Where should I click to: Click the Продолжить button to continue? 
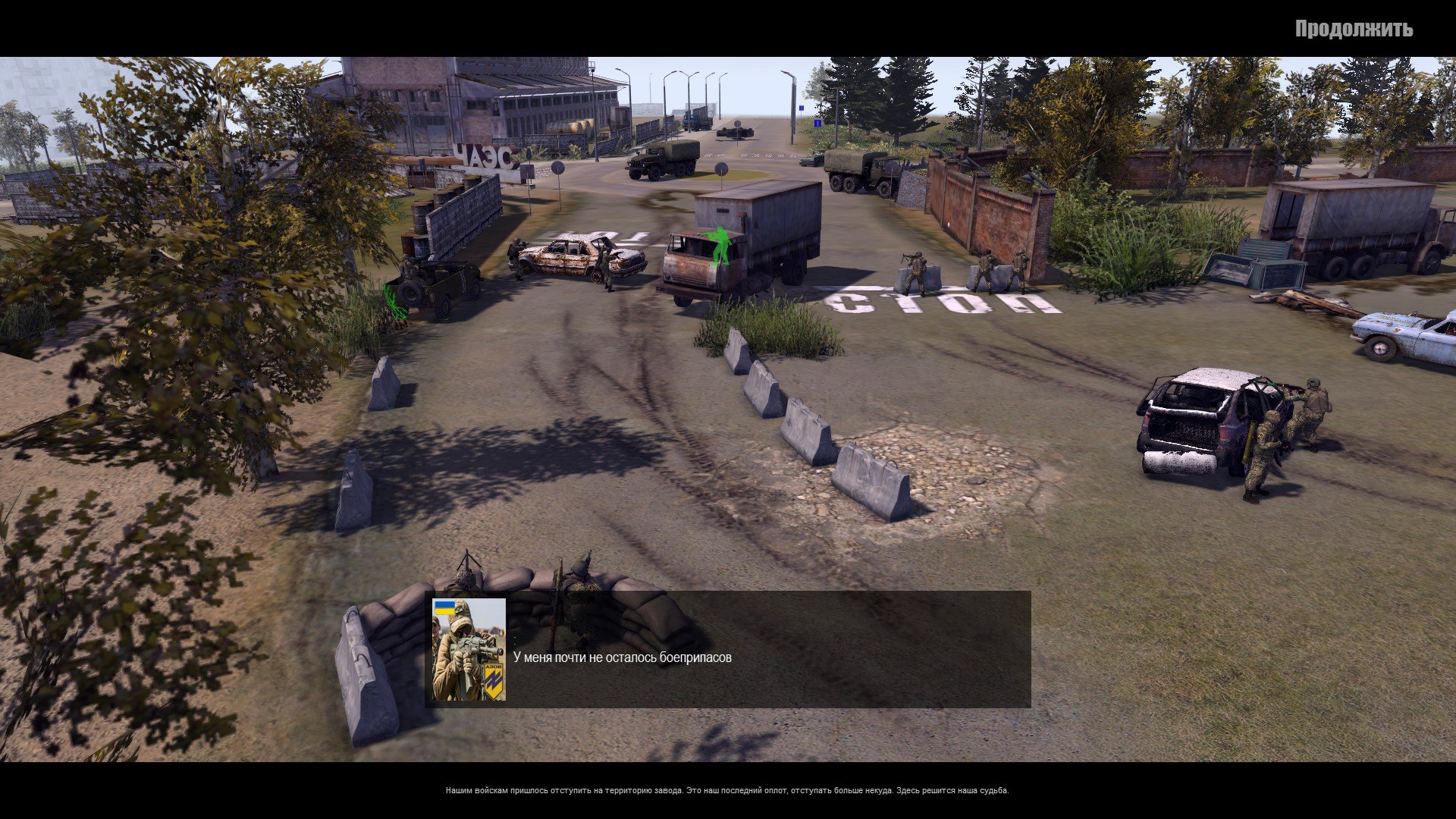coord(1353,29)
